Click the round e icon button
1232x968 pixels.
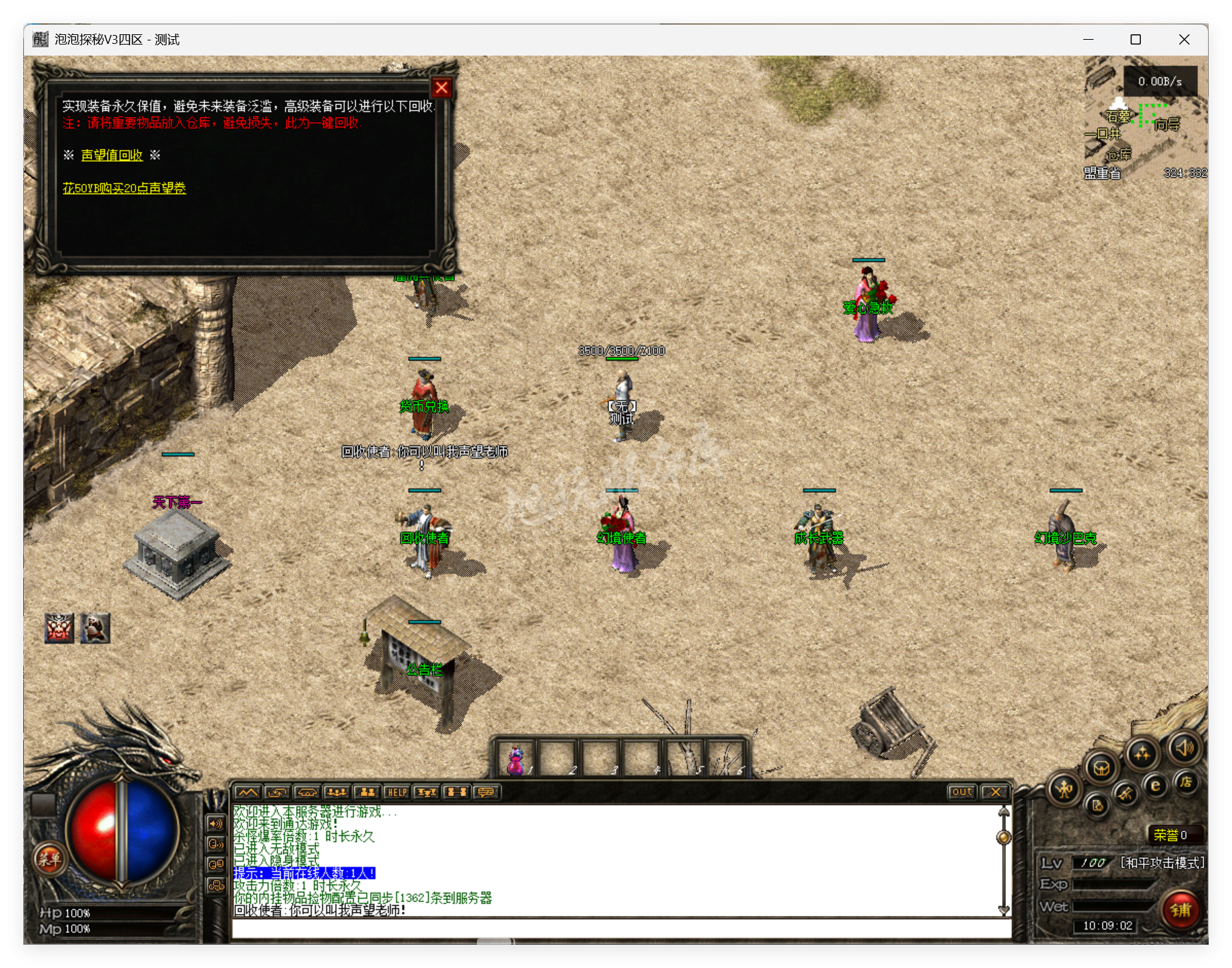1156,786
